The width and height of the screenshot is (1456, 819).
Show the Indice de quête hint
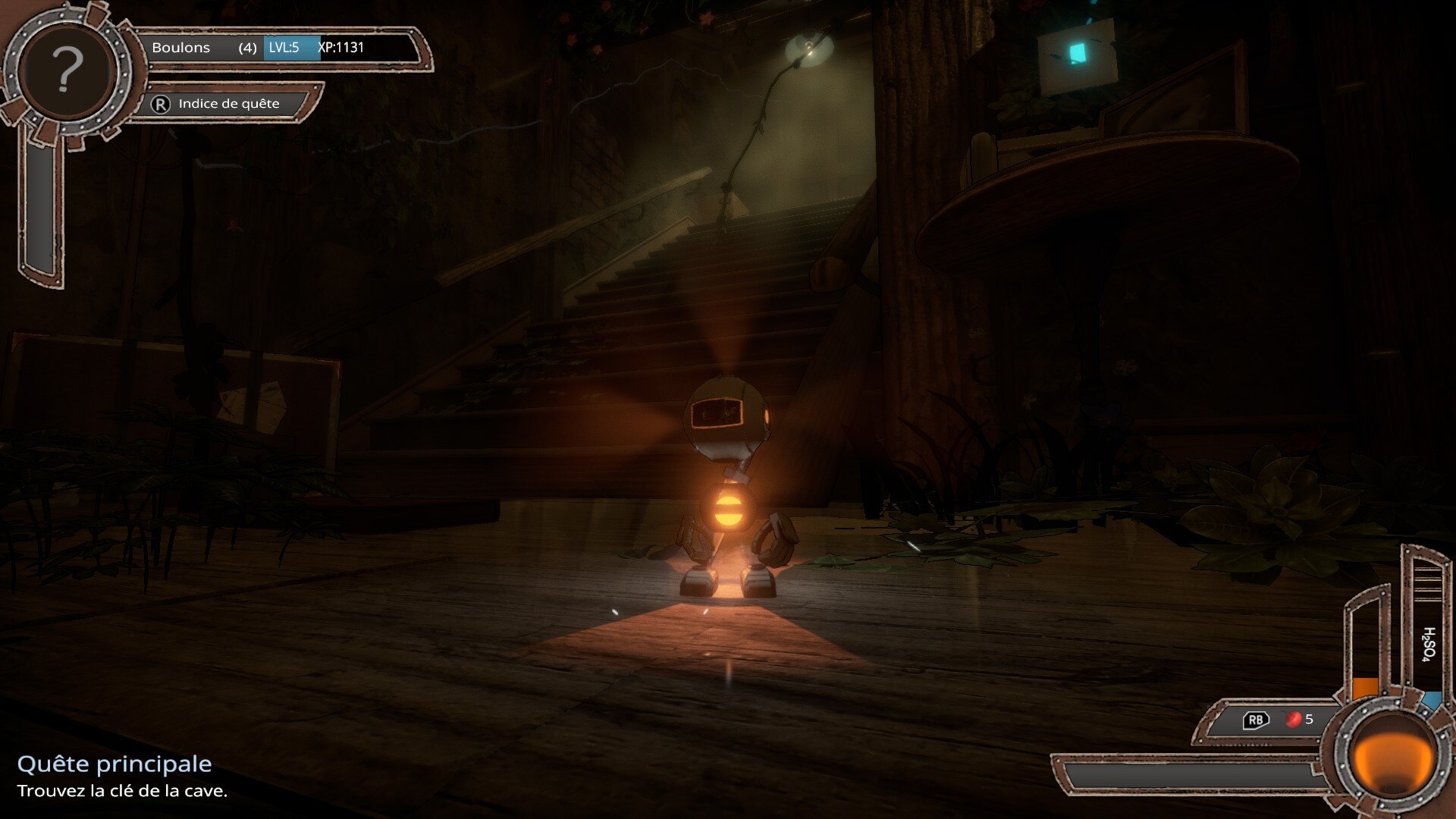pos(227,104)
